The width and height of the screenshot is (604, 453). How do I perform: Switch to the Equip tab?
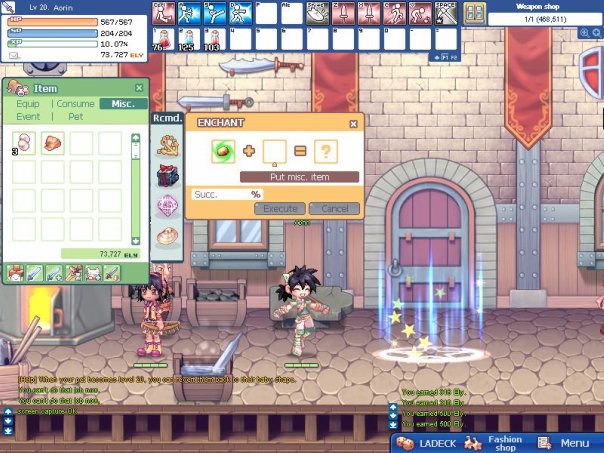point(28,104)
